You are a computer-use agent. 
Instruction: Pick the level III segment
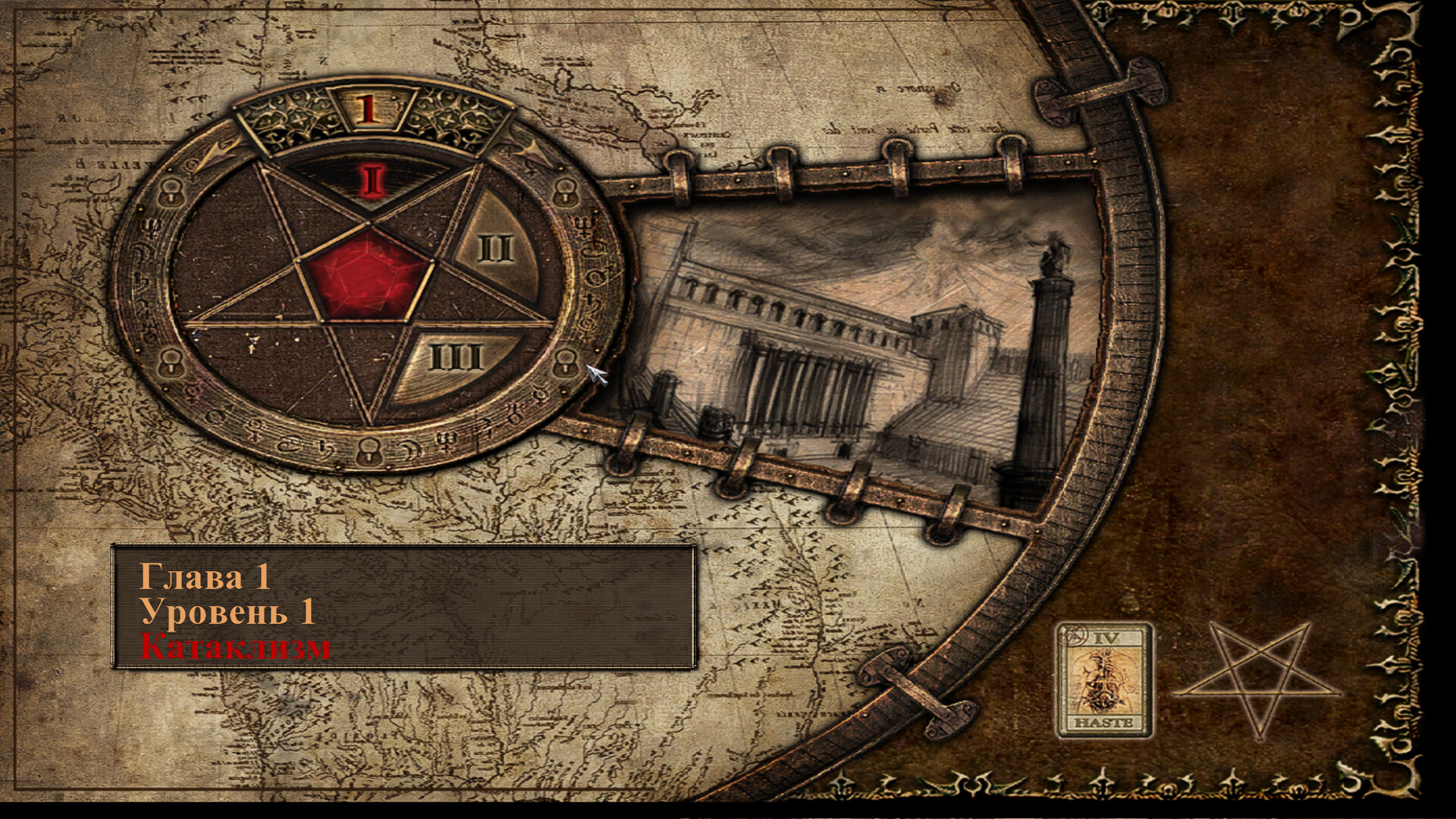point(457,357)
